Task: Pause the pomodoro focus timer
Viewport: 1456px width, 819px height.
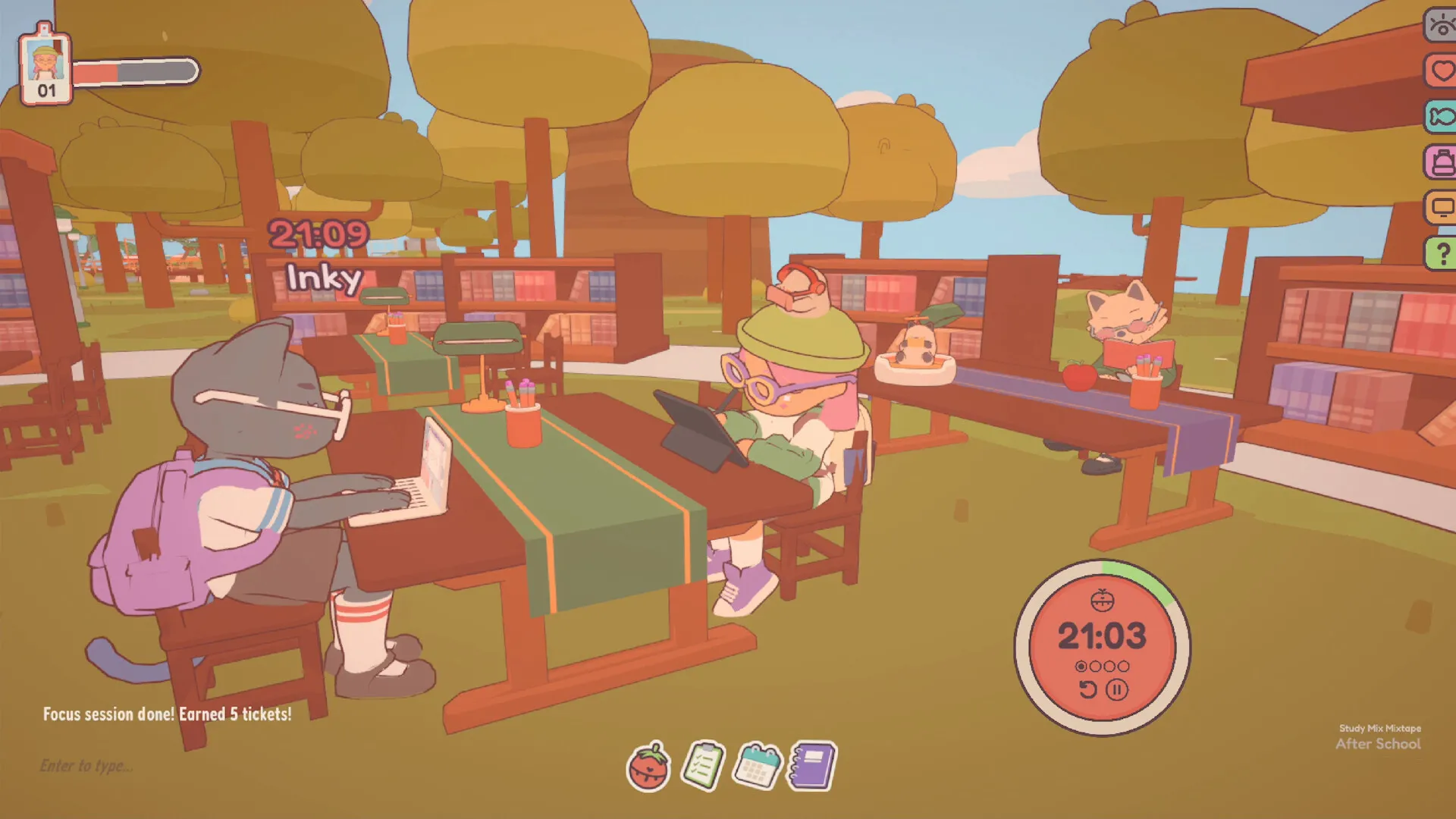Action: pos(1116,690)
